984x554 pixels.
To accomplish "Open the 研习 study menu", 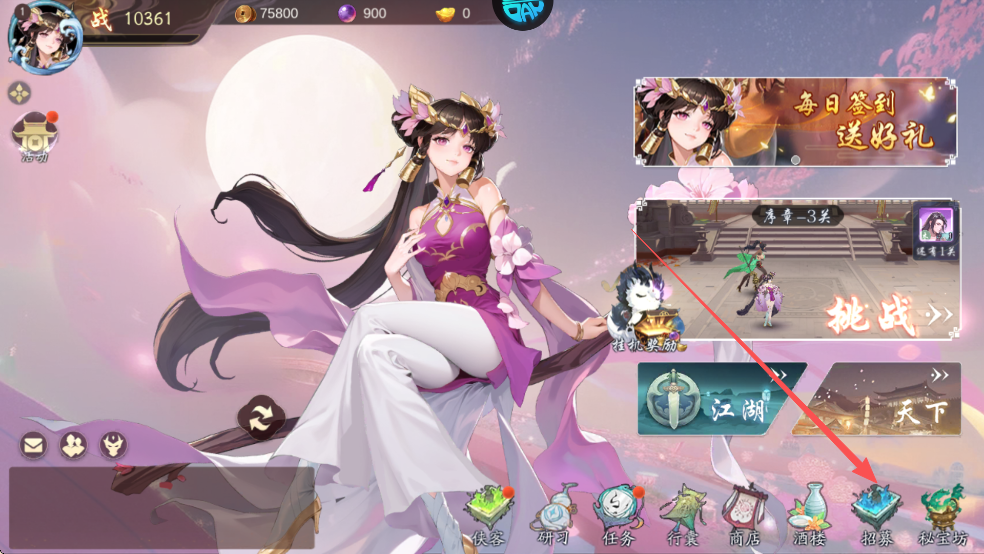I will pyautogui.click(x=553, y=514).
